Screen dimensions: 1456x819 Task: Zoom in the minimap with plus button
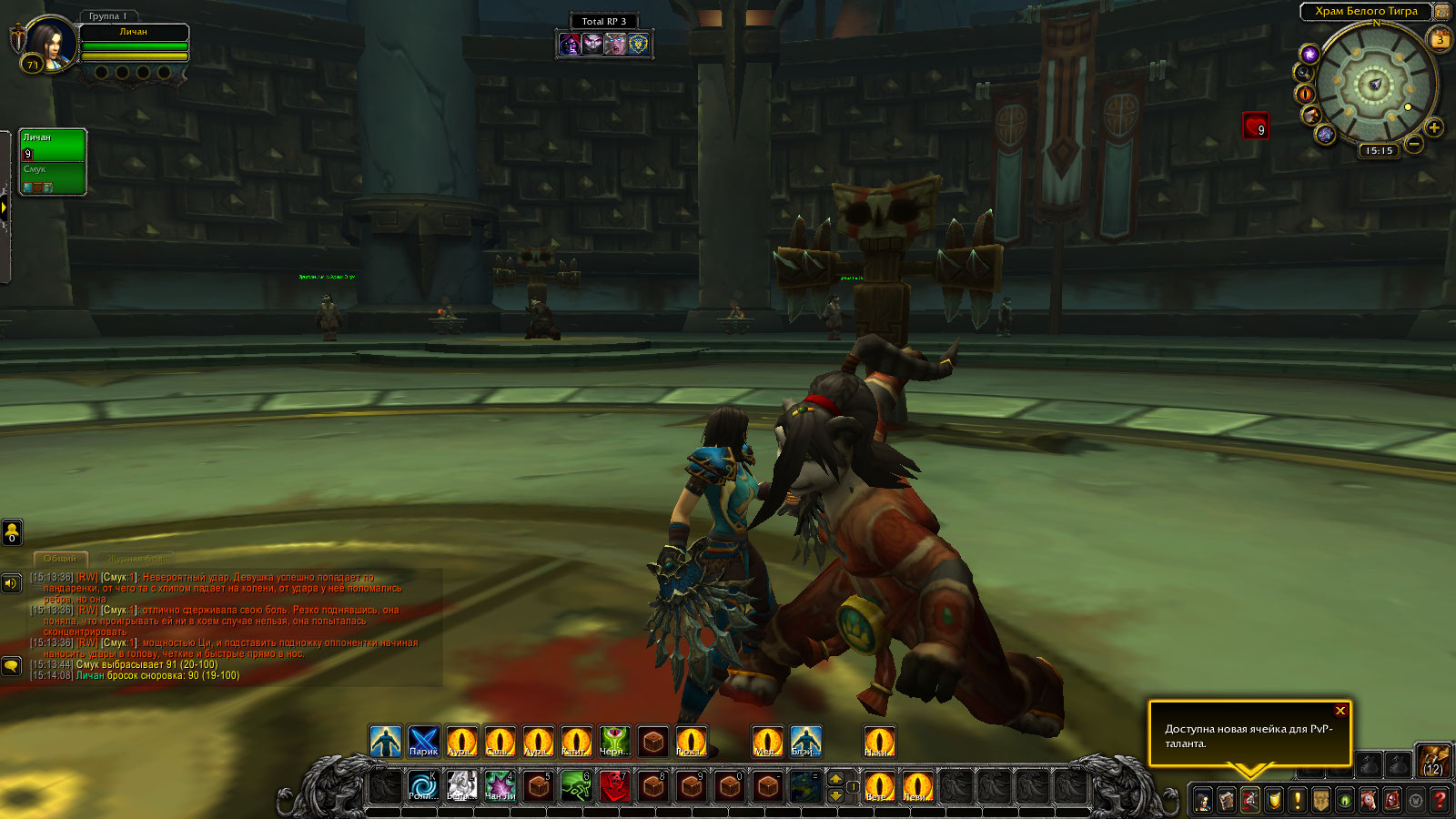(1434, 128)
